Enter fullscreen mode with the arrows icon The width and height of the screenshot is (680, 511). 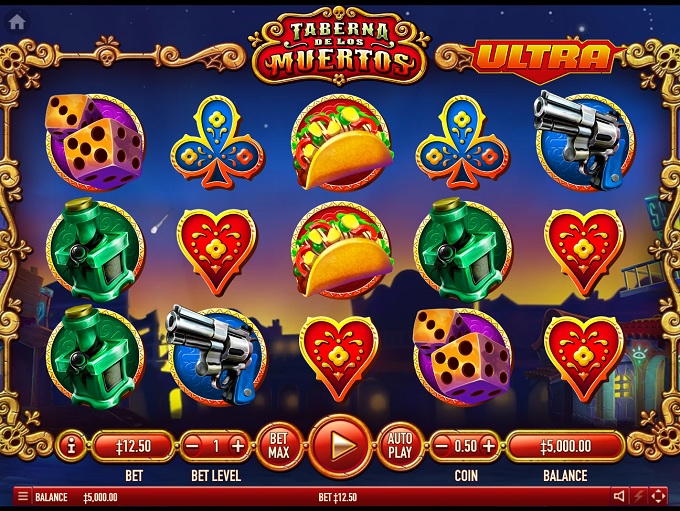658,497
